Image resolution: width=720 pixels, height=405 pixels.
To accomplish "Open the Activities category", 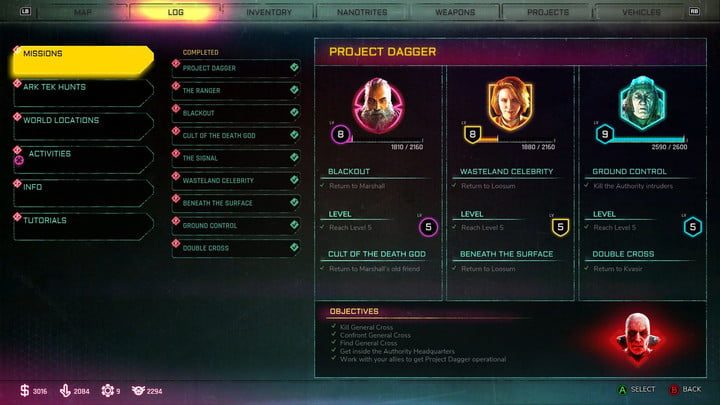I will click(82, 156).
